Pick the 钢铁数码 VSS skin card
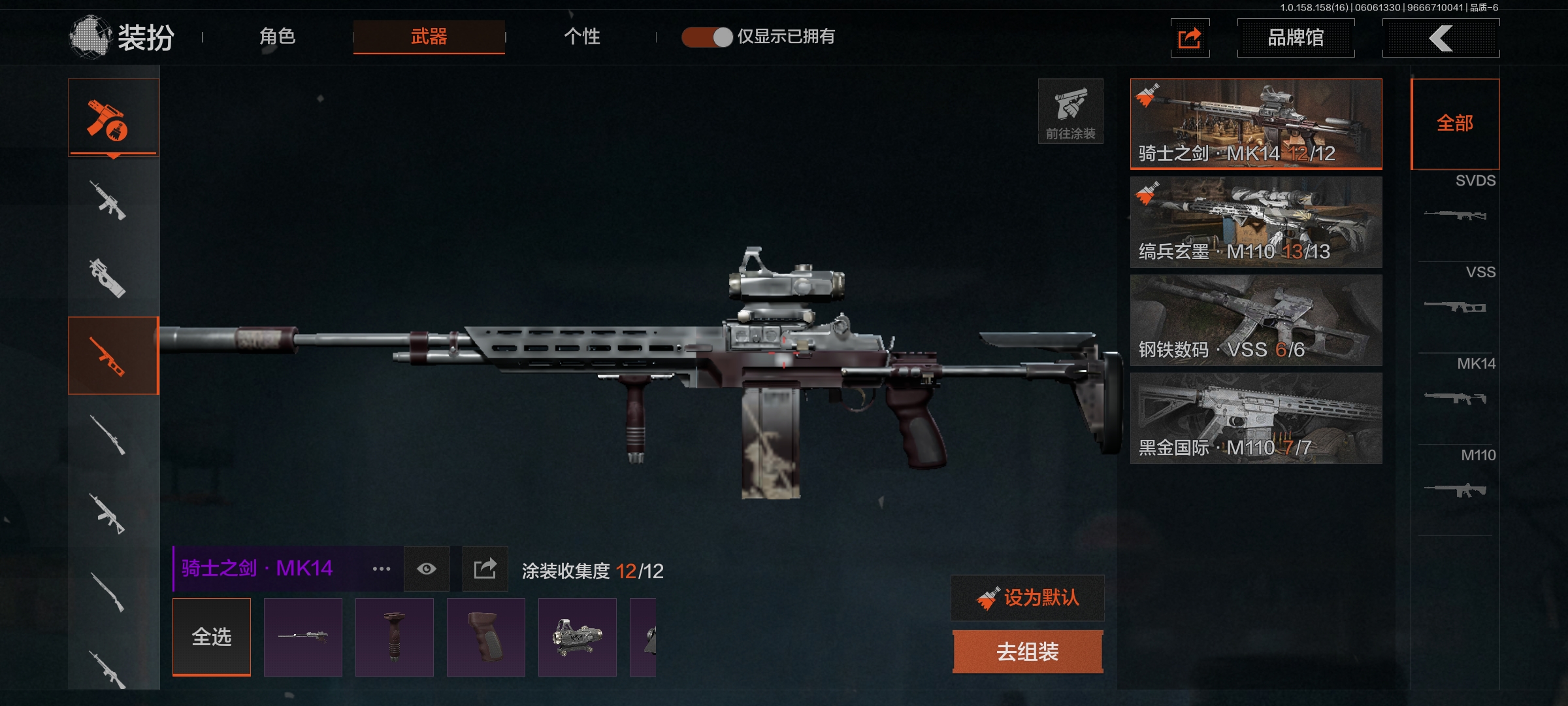 click(1256, 320)
